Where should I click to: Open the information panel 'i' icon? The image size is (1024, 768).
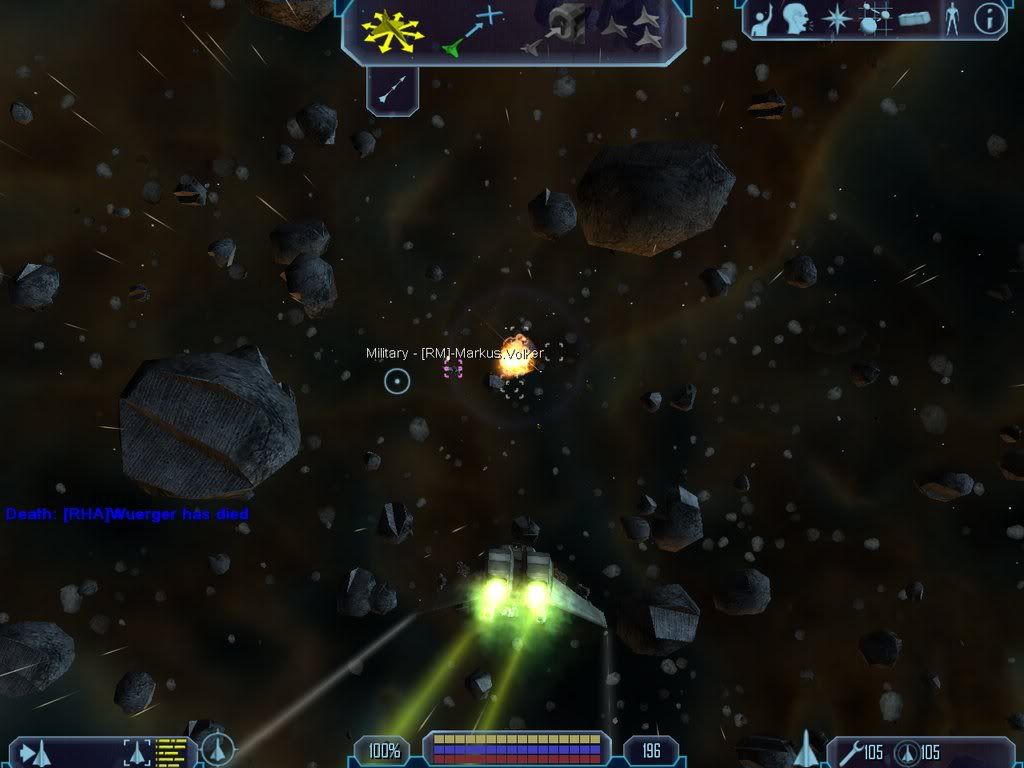[989, 18]
